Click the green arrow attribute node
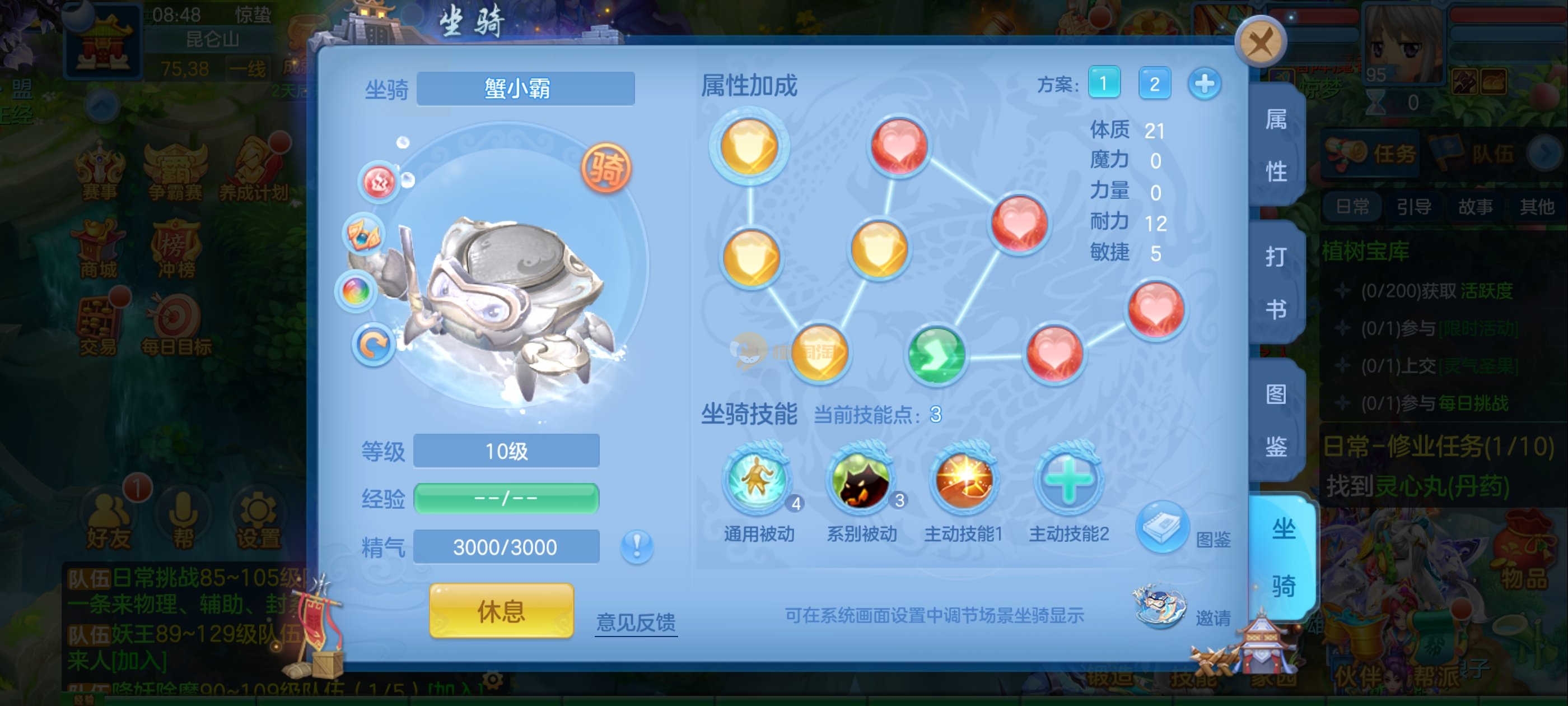This screenshot has height=706, width=1568. click(936, 355)
